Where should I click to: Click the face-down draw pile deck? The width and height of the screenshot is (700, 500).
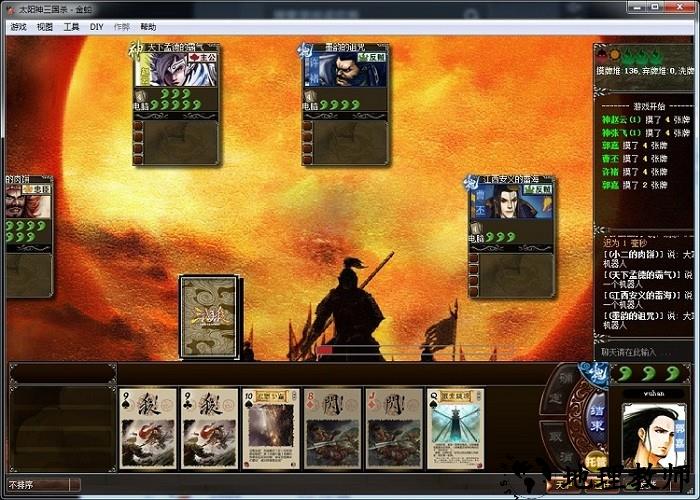209,316
